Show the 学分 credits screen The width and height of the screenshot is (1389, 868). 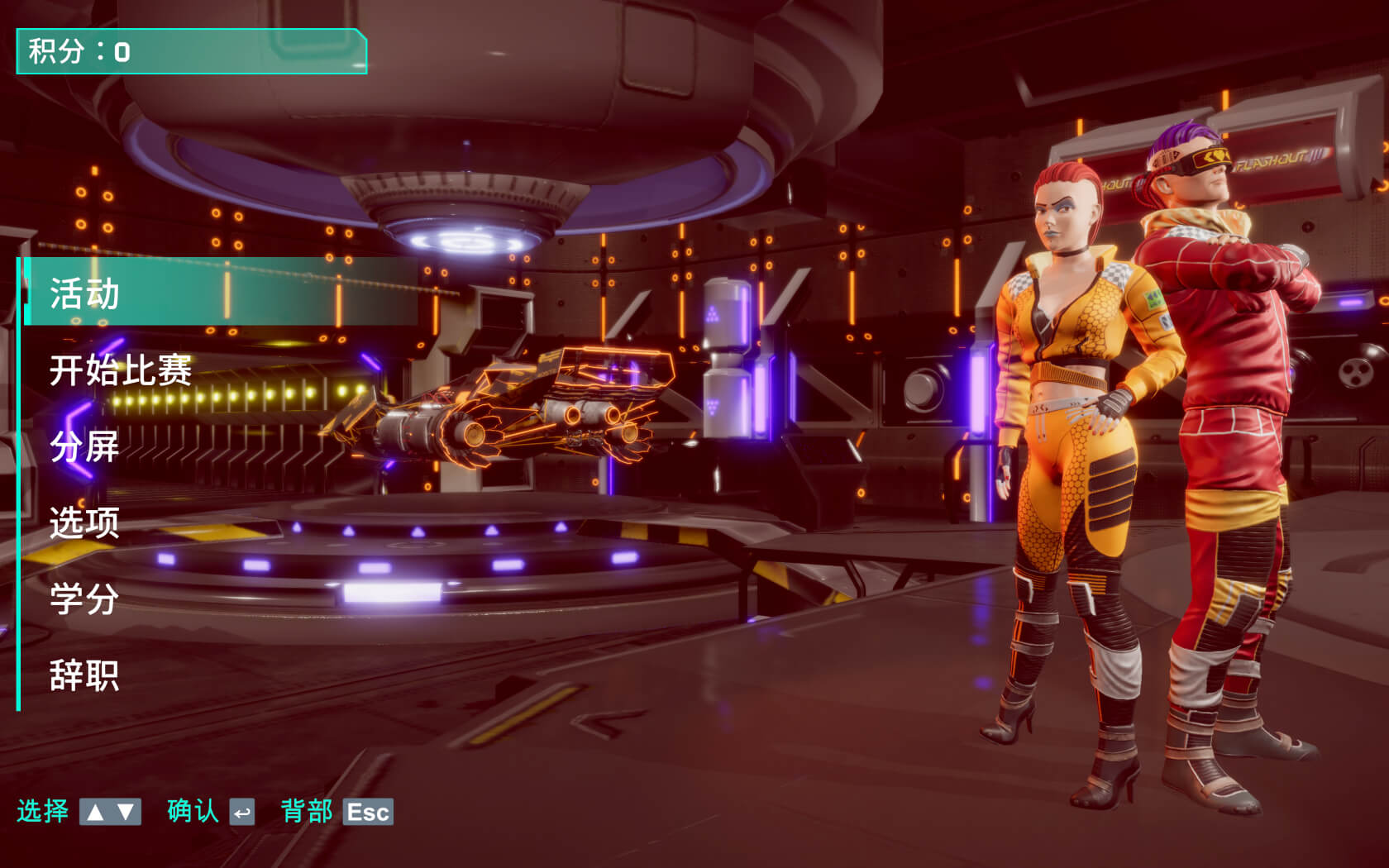pyautogui.click(x=85, y=599)
